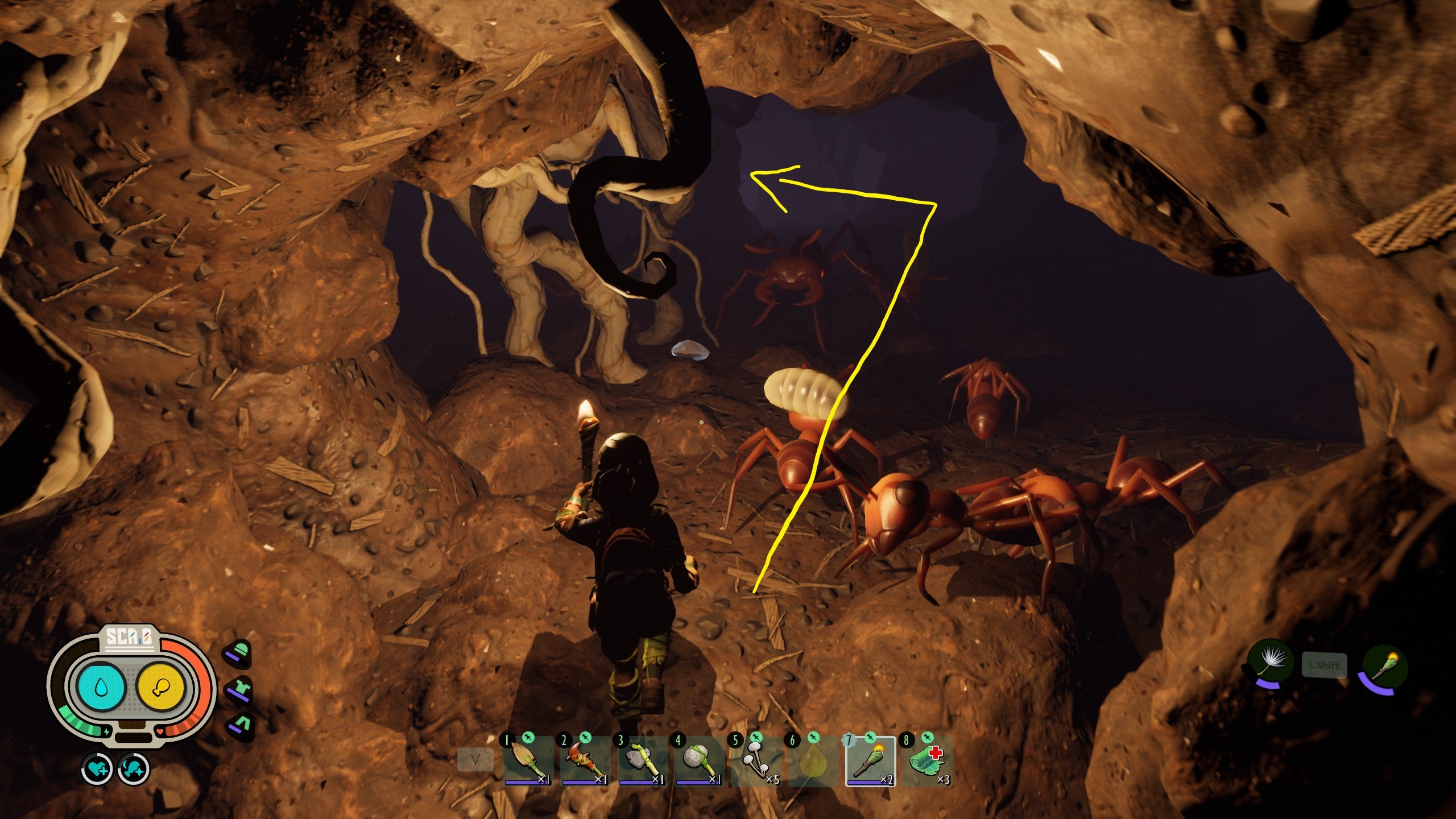Click the leg armor durability icon
The height and width of the screenshot is (819, 1456).
click(241, 724)
